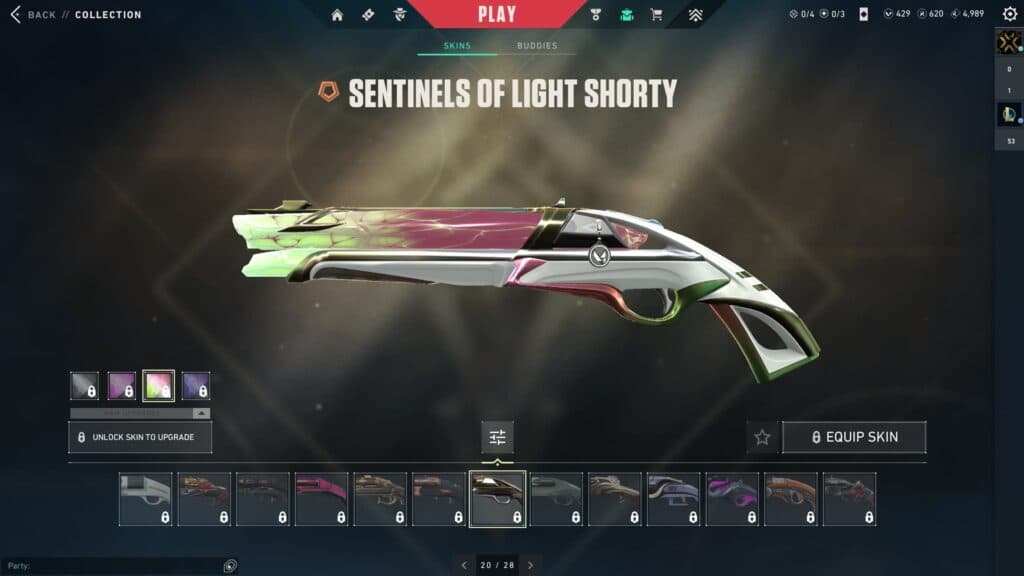Image resolution: width=1024 pixels, height=576 pixels.
Task: Select the default gray Shorty skin thumbnail
Action: click(145, 499)
